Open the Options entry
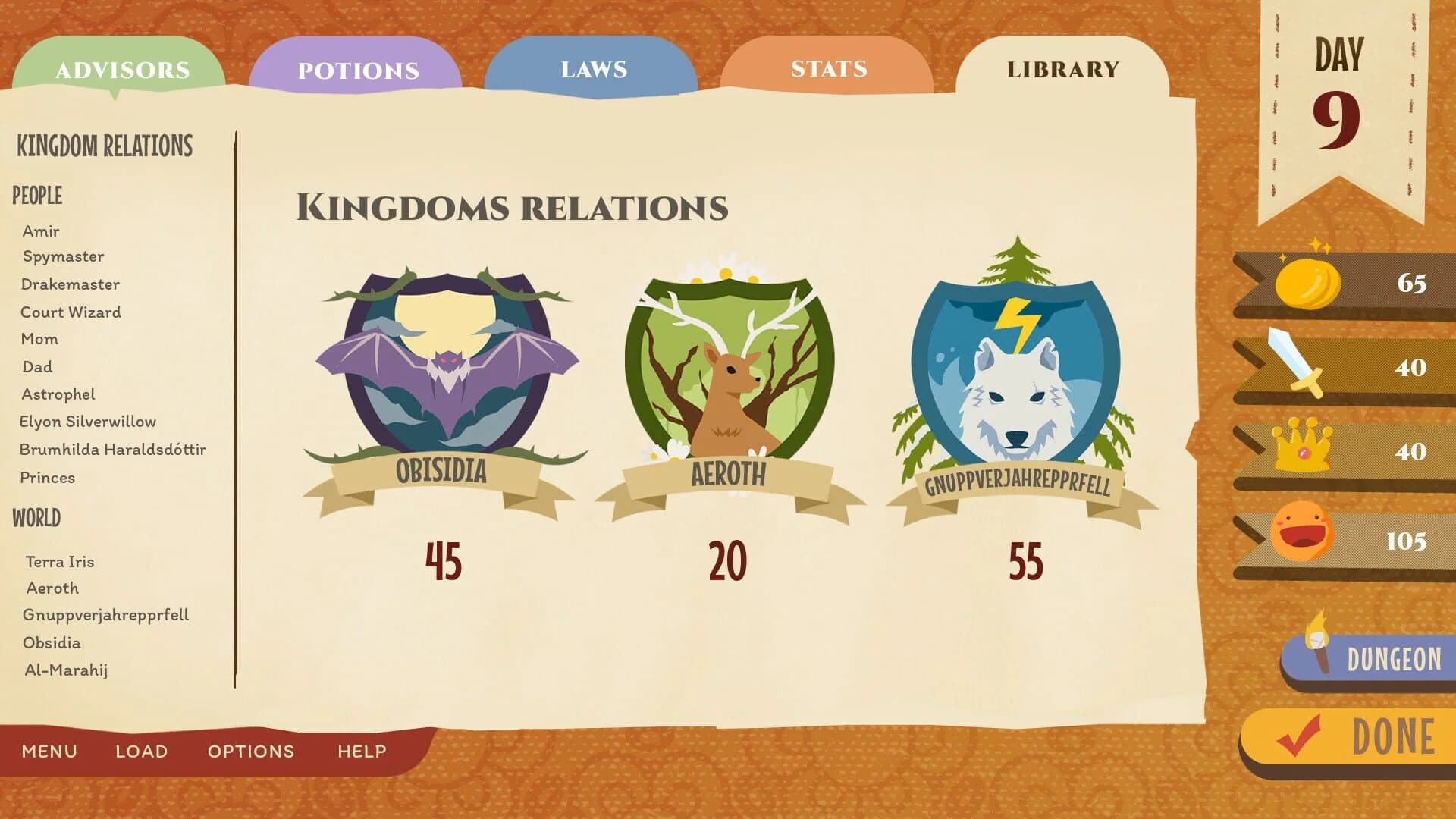This screenshot has width=1456, height=819. pos(250,752)
